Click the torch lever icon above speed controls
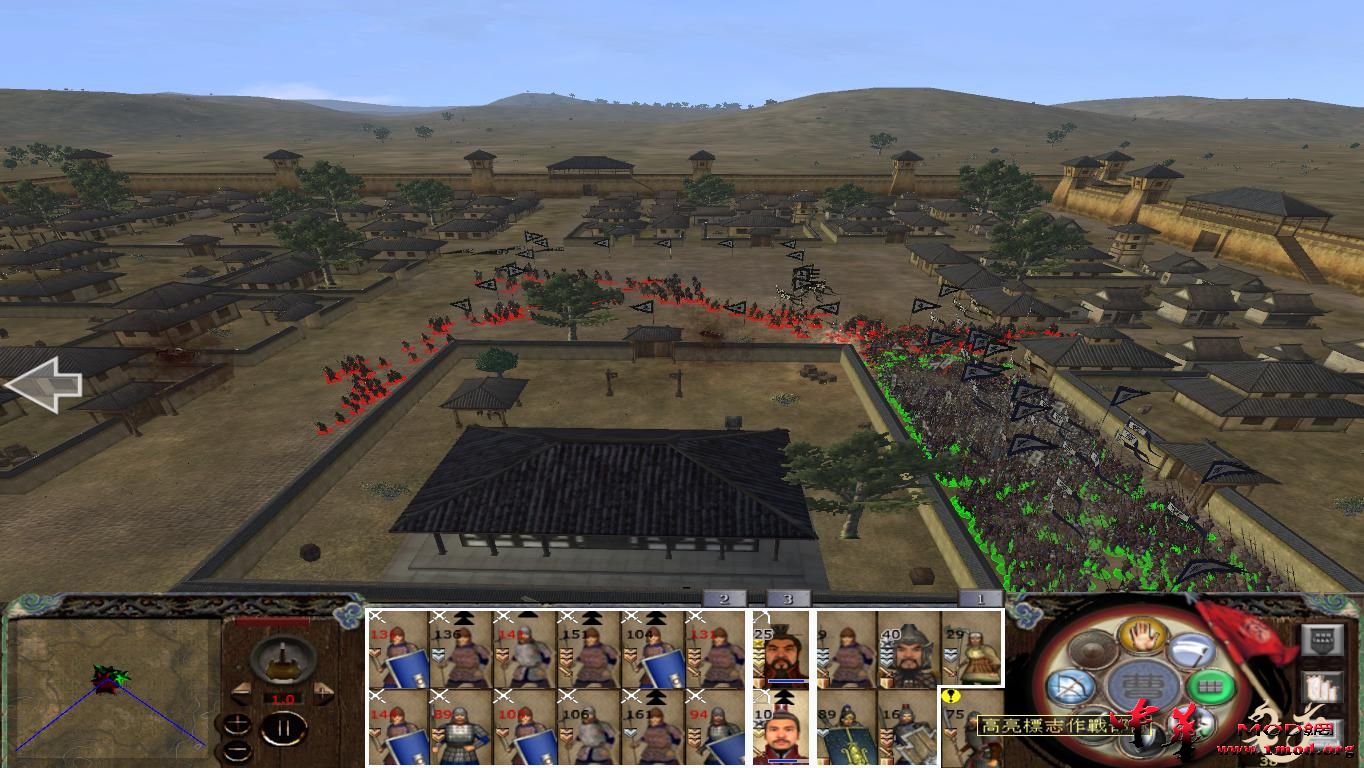The image size is (1364, 768). [x=282, y=660]
